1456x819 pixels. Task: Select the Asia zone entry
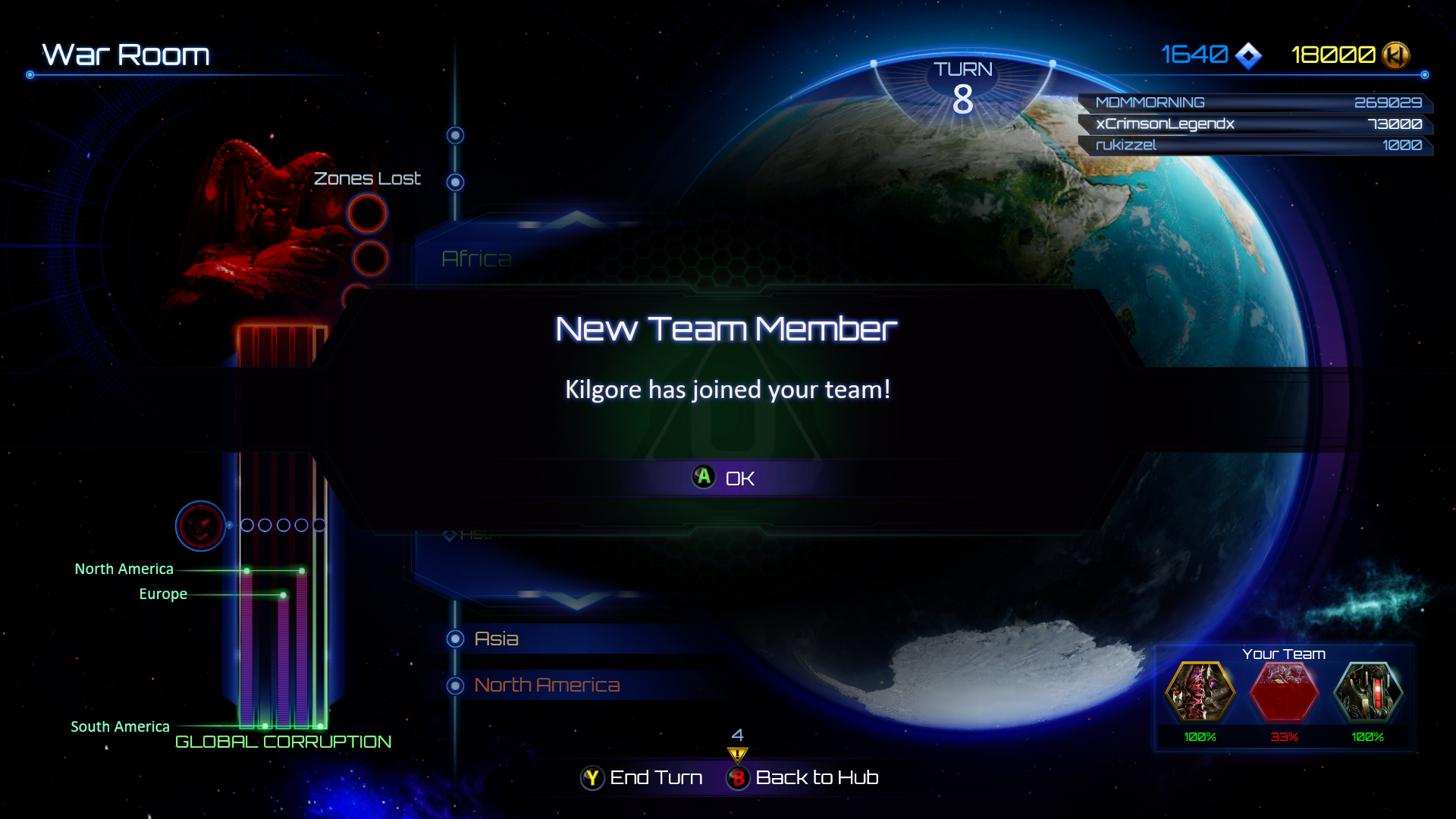496,639
